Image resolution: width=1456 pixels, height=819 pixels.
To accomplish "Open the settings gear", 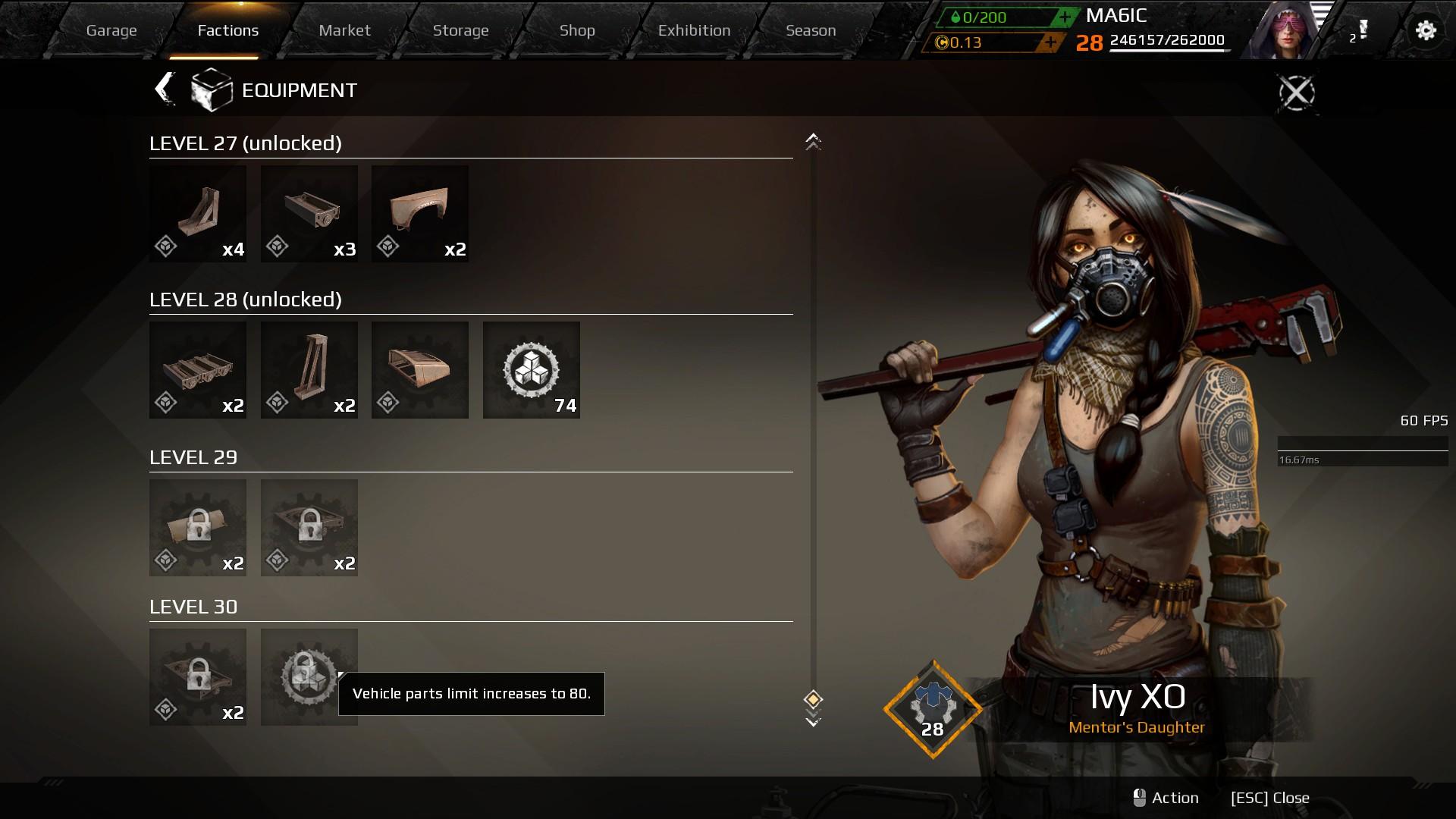I will click(x=1426, y=30).
